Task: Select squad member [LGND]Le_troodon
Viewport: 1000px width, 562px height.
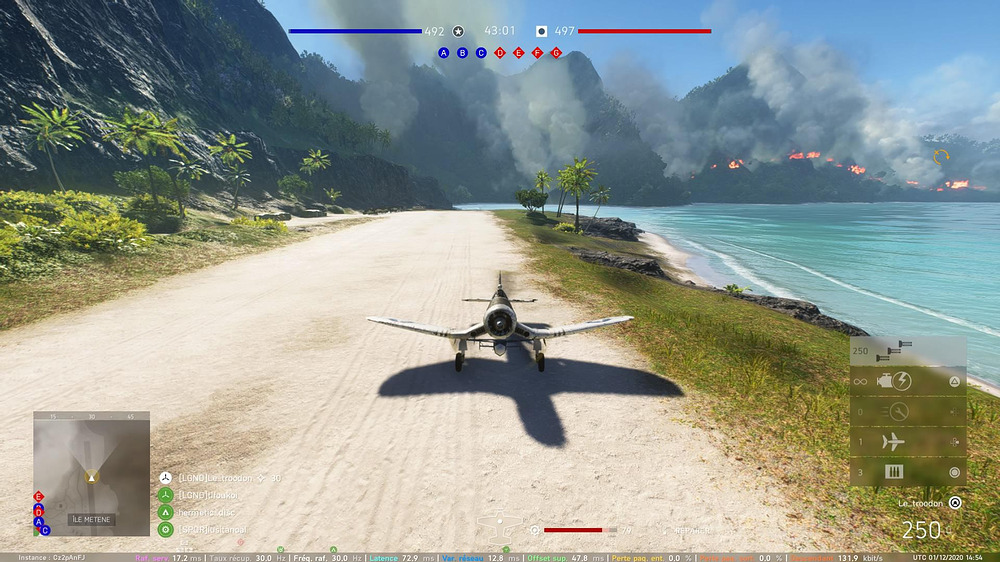Action: coord(214,478)
